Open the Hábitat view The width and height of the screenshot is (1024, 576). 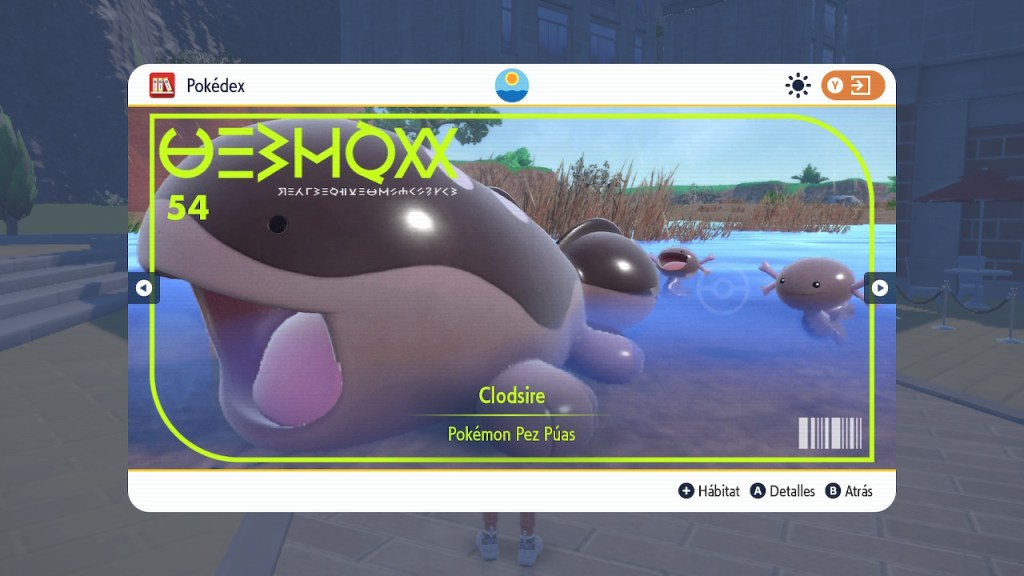[709, 491]
